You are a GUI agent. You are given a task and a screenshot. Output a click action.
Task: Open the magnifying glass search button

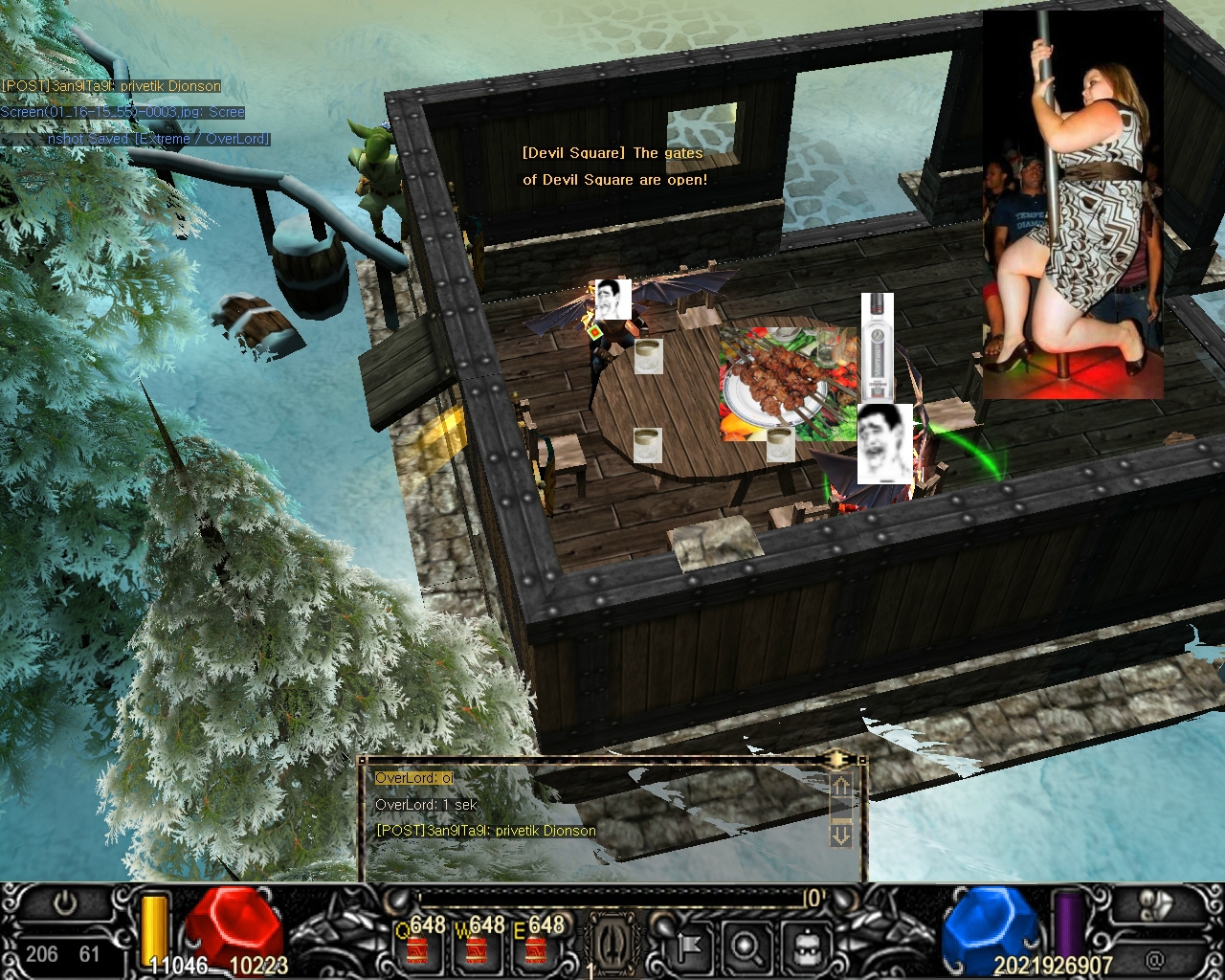(x=745, y=946)
